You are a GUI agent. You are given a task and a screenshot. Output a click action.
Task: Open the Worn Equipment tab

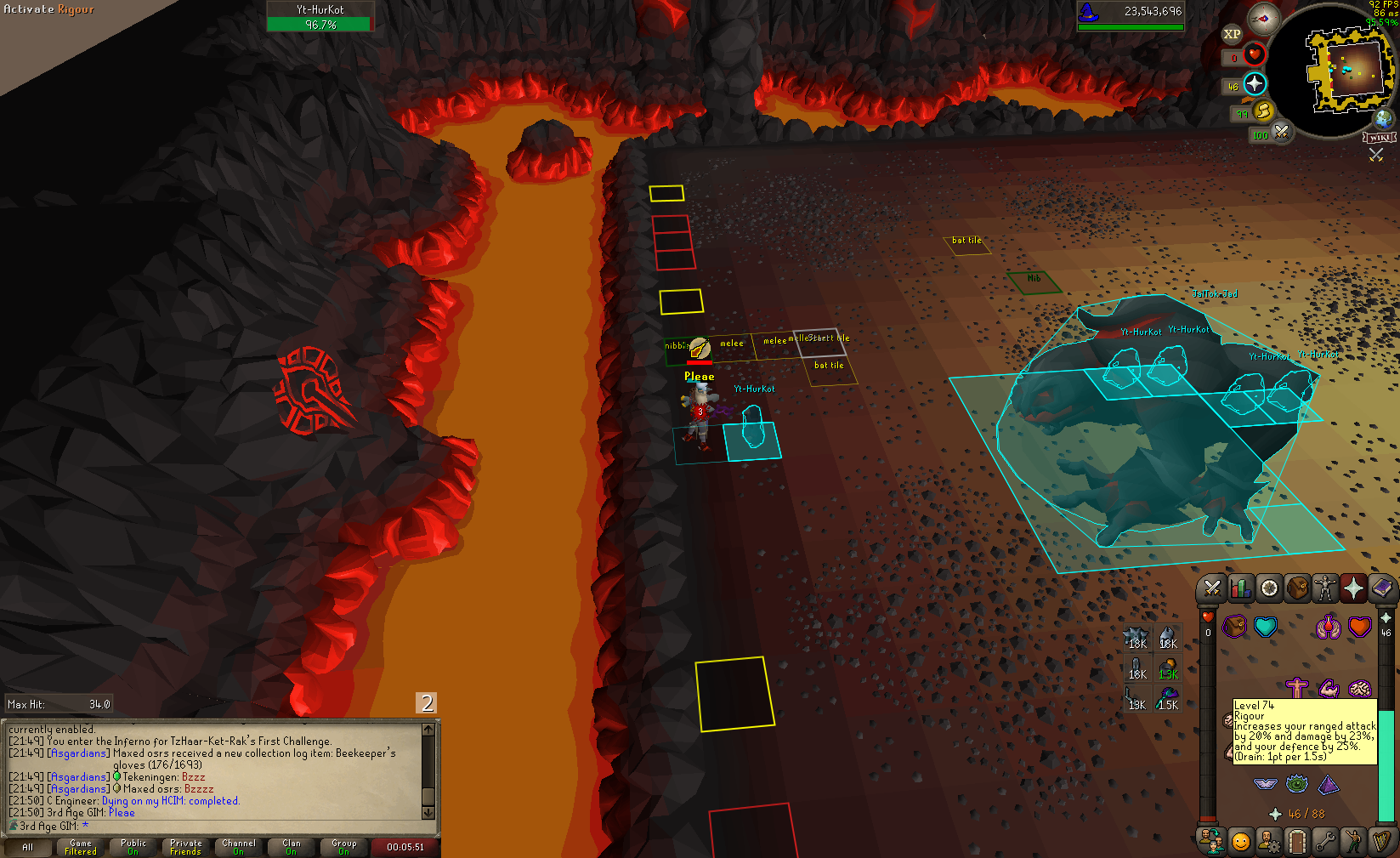click(1325, 588)
